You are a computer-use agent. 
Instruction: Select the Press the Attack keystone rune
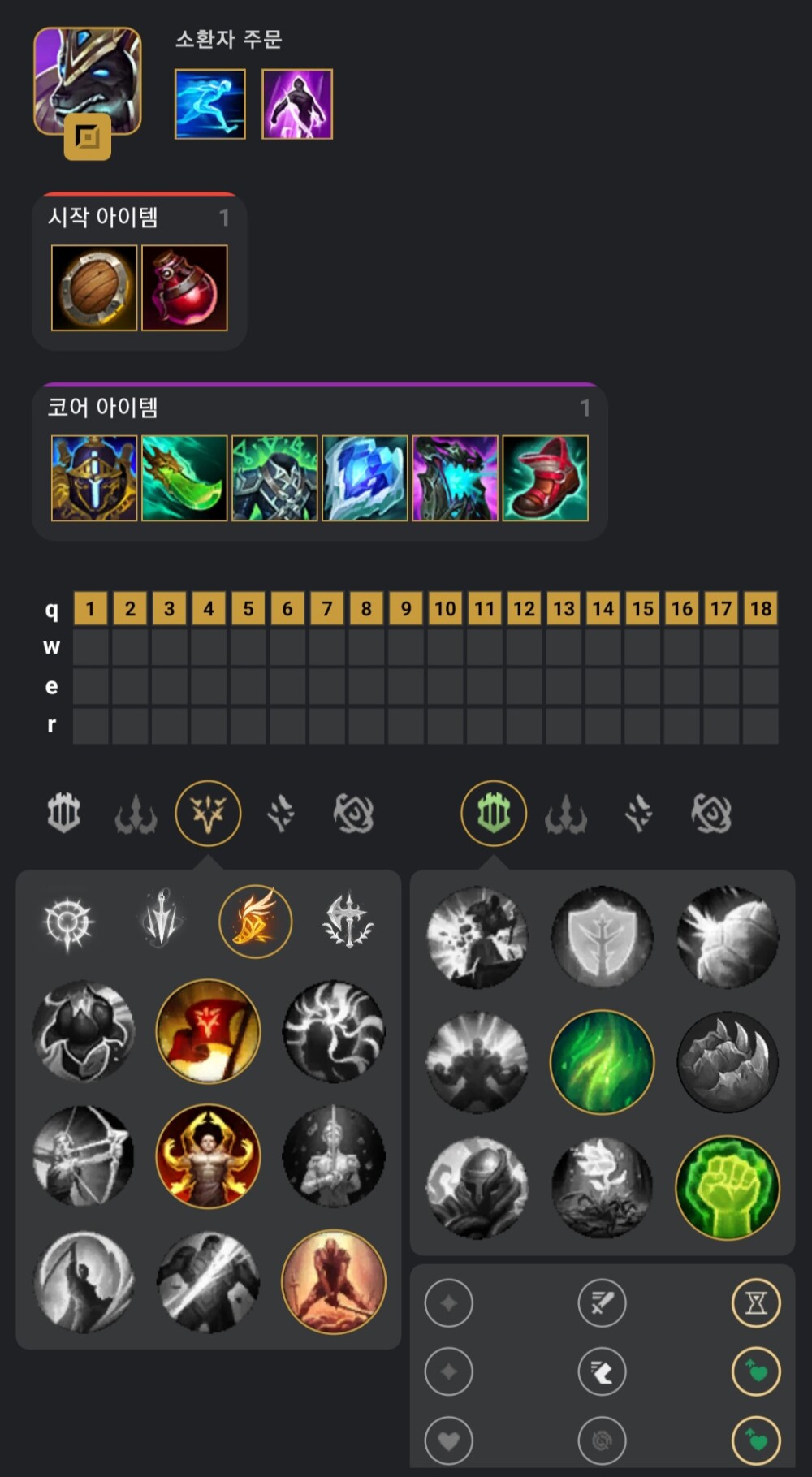click(68, 922)
